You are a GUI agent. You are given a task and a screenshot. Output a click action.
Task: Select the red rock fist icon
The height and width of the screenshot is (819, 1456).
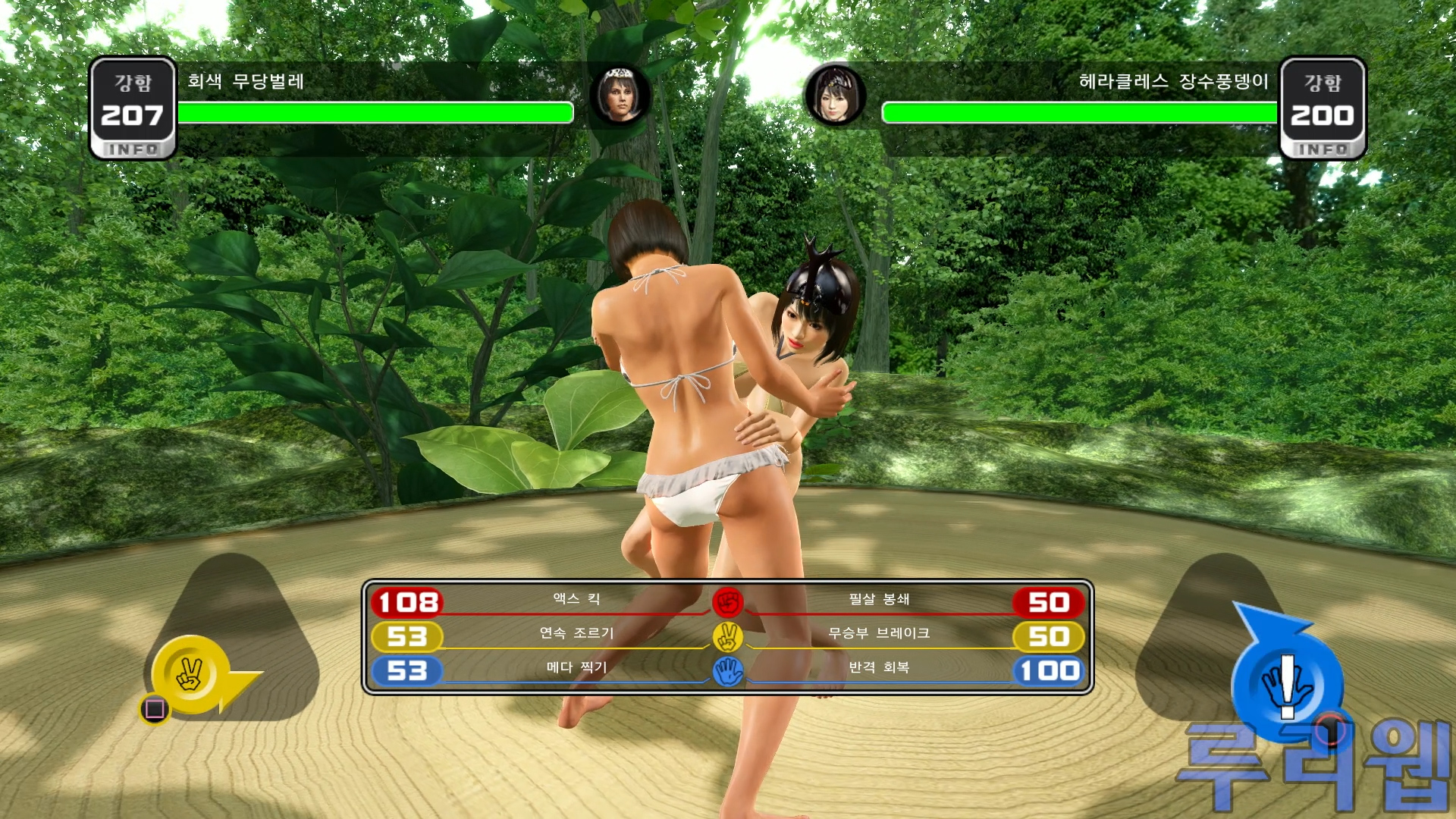coord(728,602)
